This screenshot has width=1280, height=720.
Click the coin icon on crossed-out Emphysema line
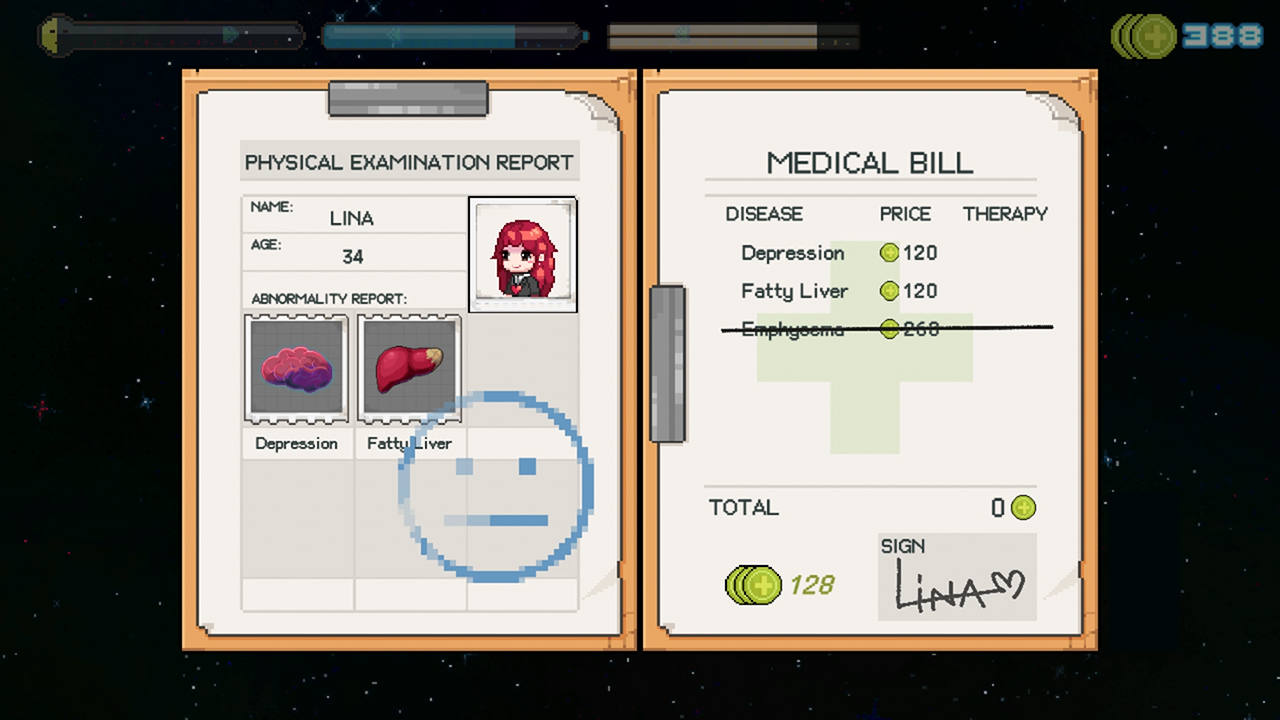(889, 329)
